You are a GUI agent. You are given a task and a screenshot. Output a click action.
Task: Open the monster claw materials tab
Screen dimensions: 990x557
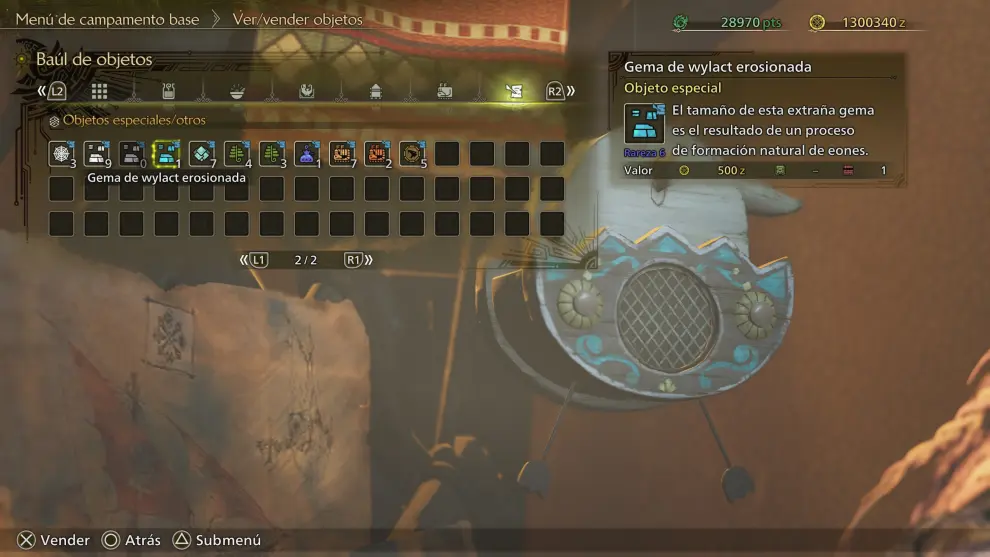(306, 91)
